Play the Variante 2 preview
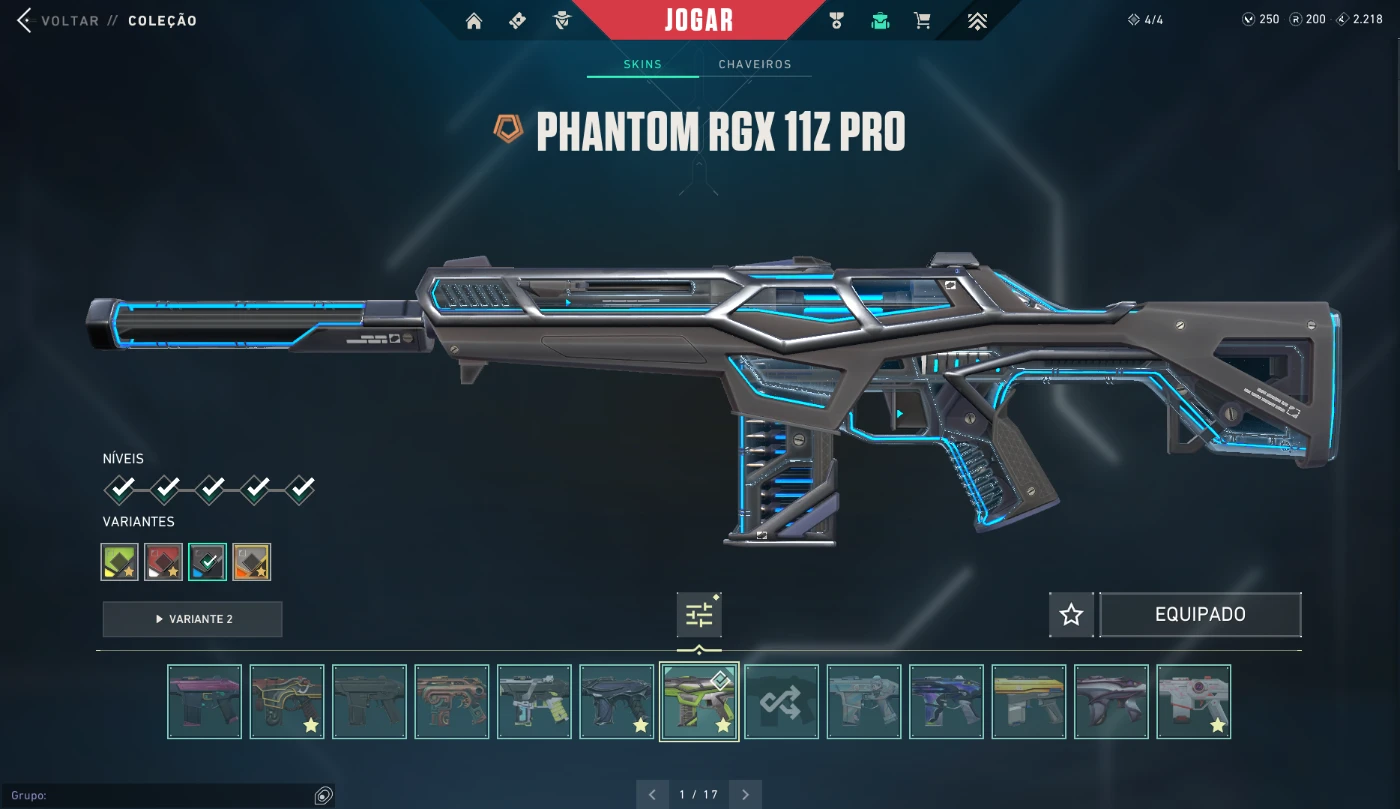 click(192, 619)
